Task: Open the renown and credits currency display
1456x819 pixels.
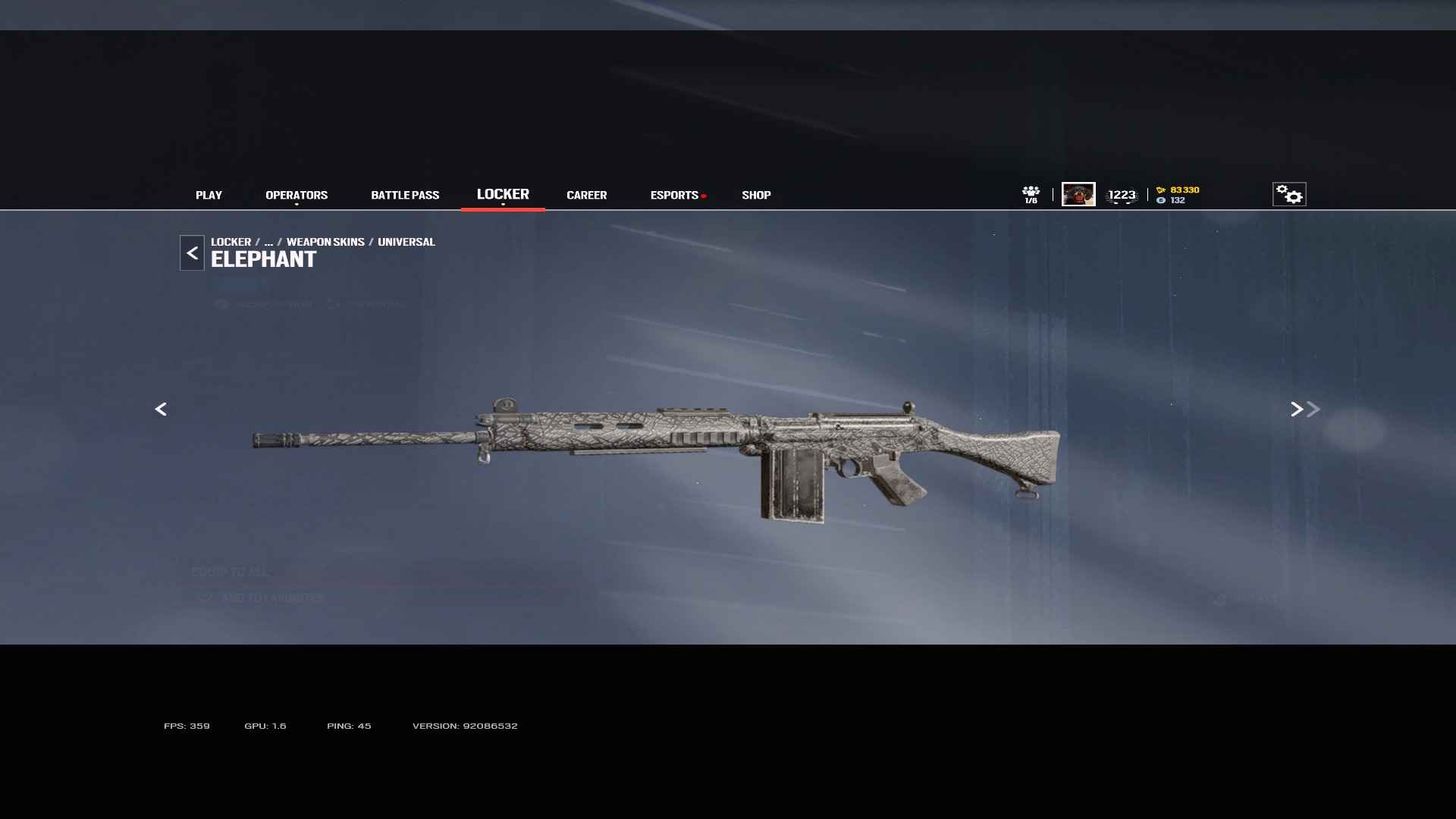Action: coord(1178,195)
